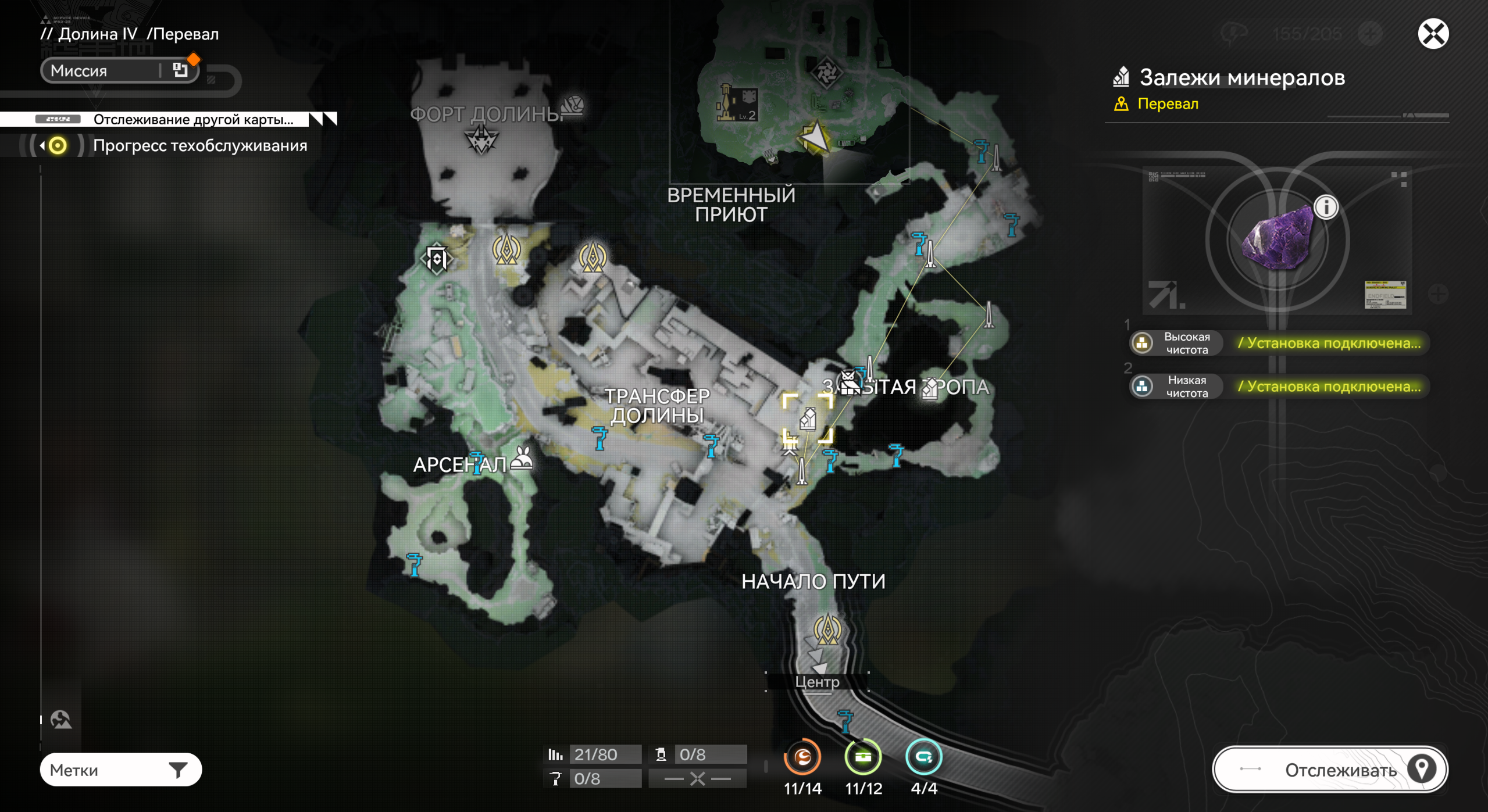Click the Отслеживать track button
Screen dimensions: 1488x812
(x=1329, y=770)
